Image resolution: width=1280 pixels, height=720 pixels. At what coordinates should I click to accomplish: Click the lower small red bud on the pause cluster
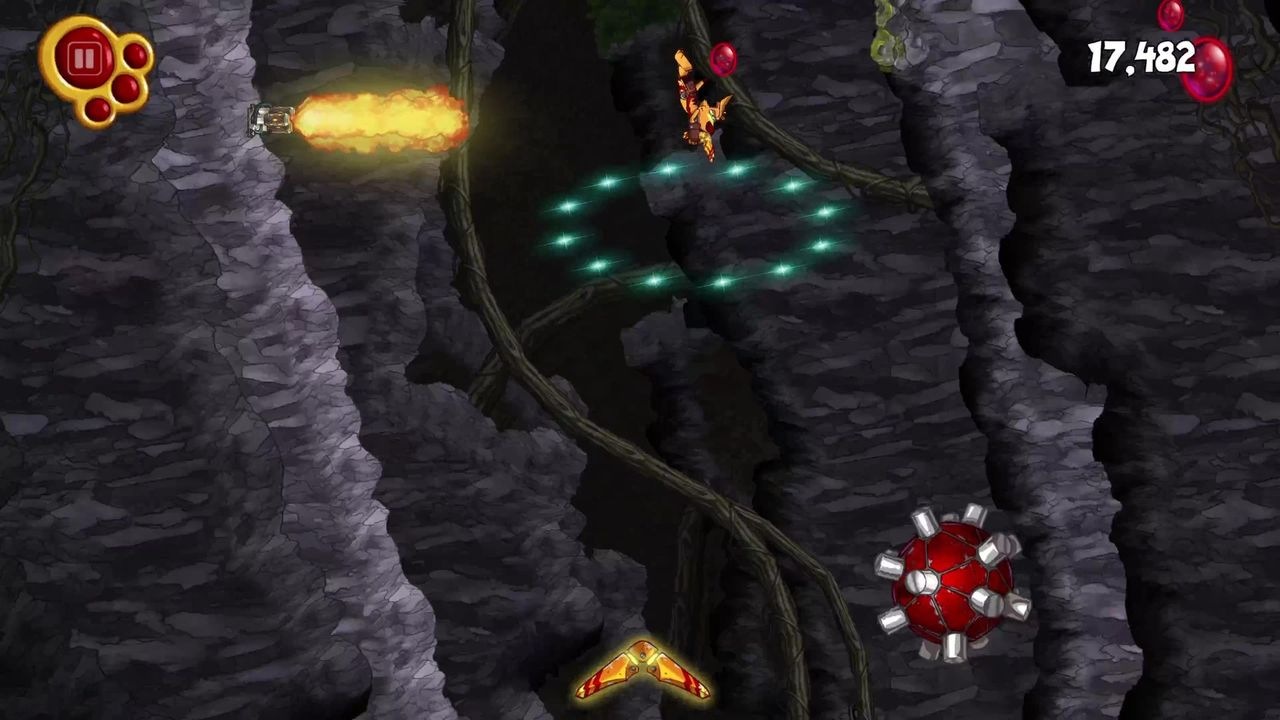(98, 110)
